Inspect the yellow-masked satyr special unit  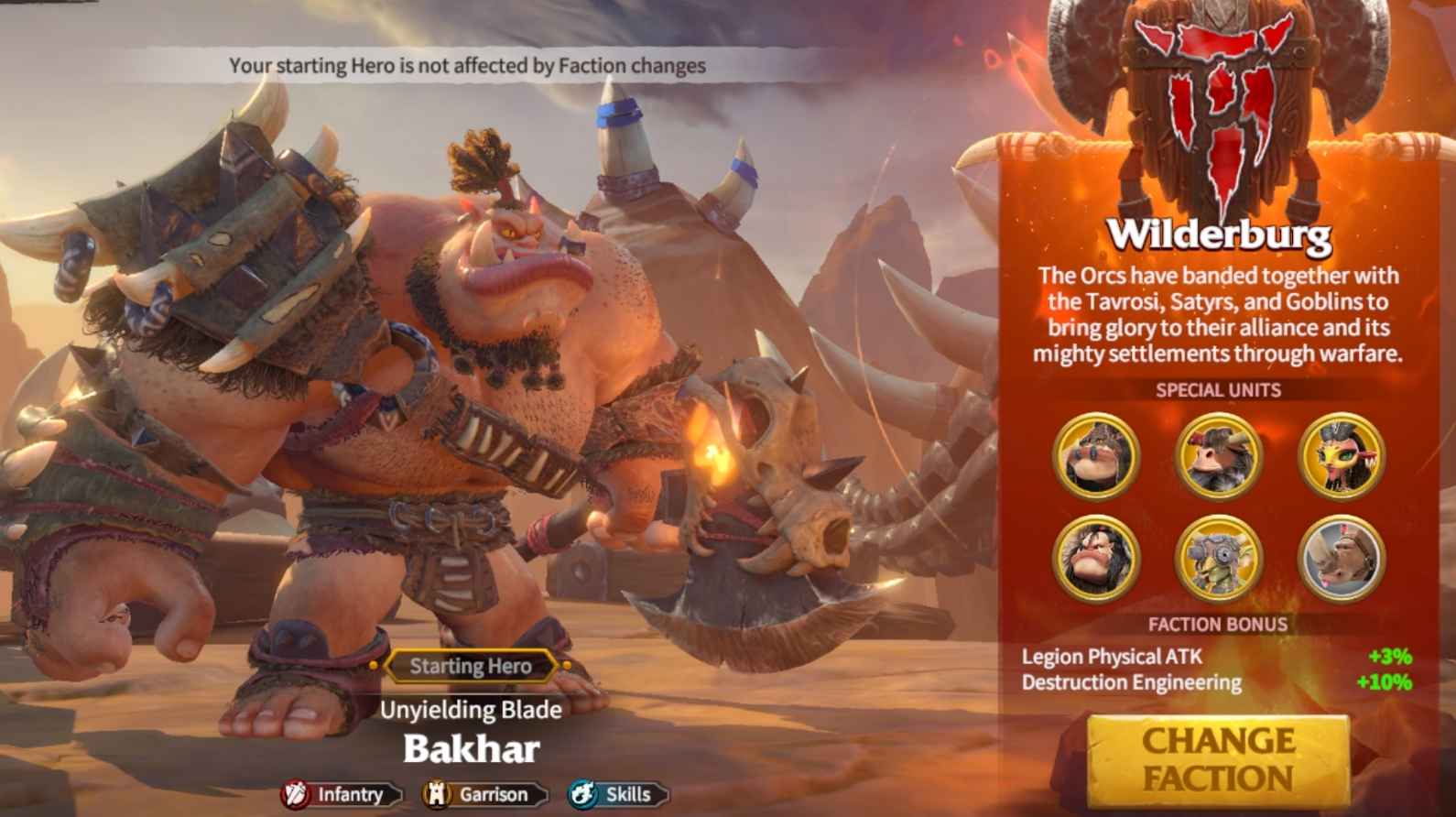coord(1341,456)
